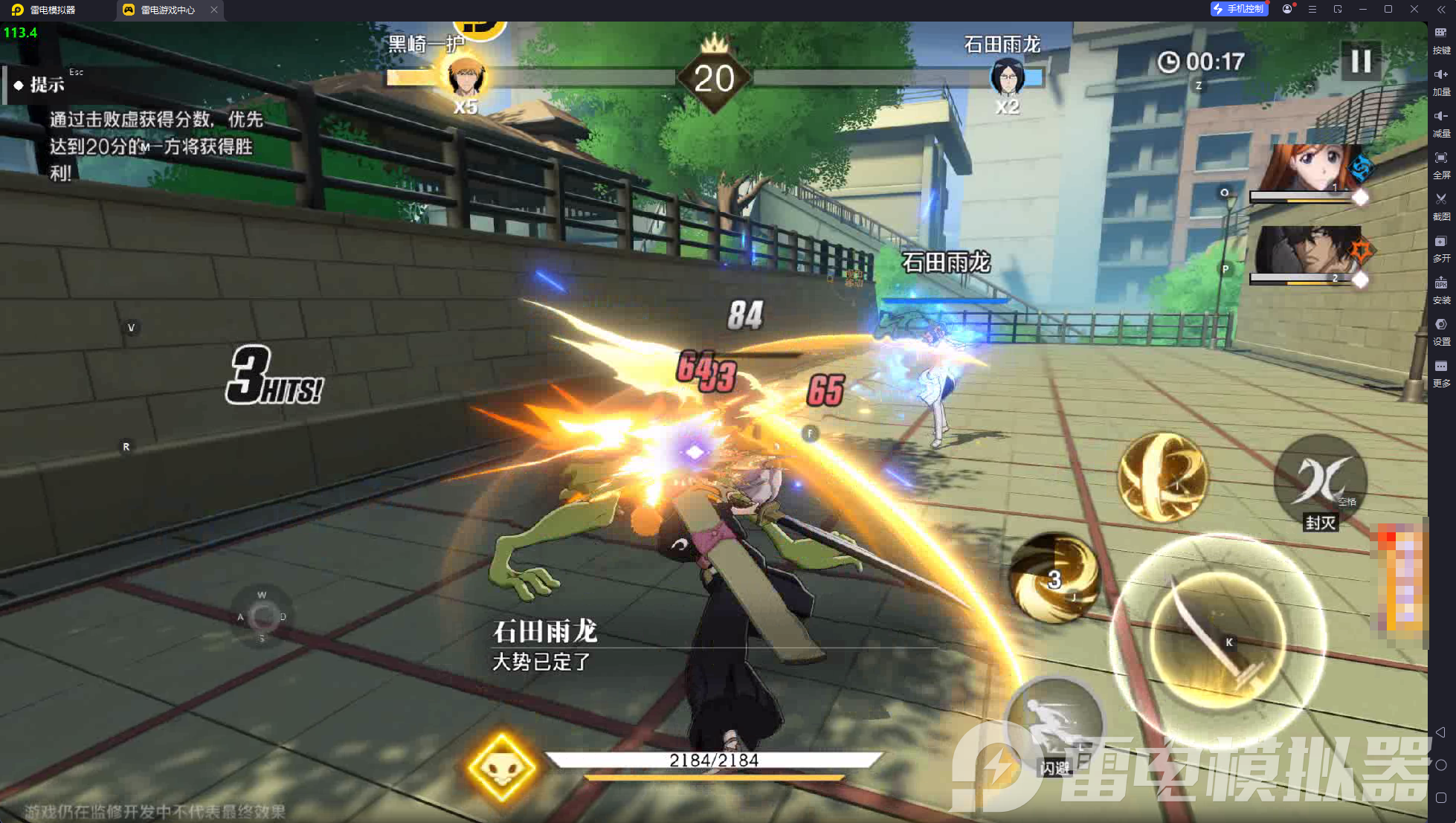Take a screenshot with 截图
The width and height of the screenshot is (1456, 823).
pyautogui.click(x=1441, y=206)
